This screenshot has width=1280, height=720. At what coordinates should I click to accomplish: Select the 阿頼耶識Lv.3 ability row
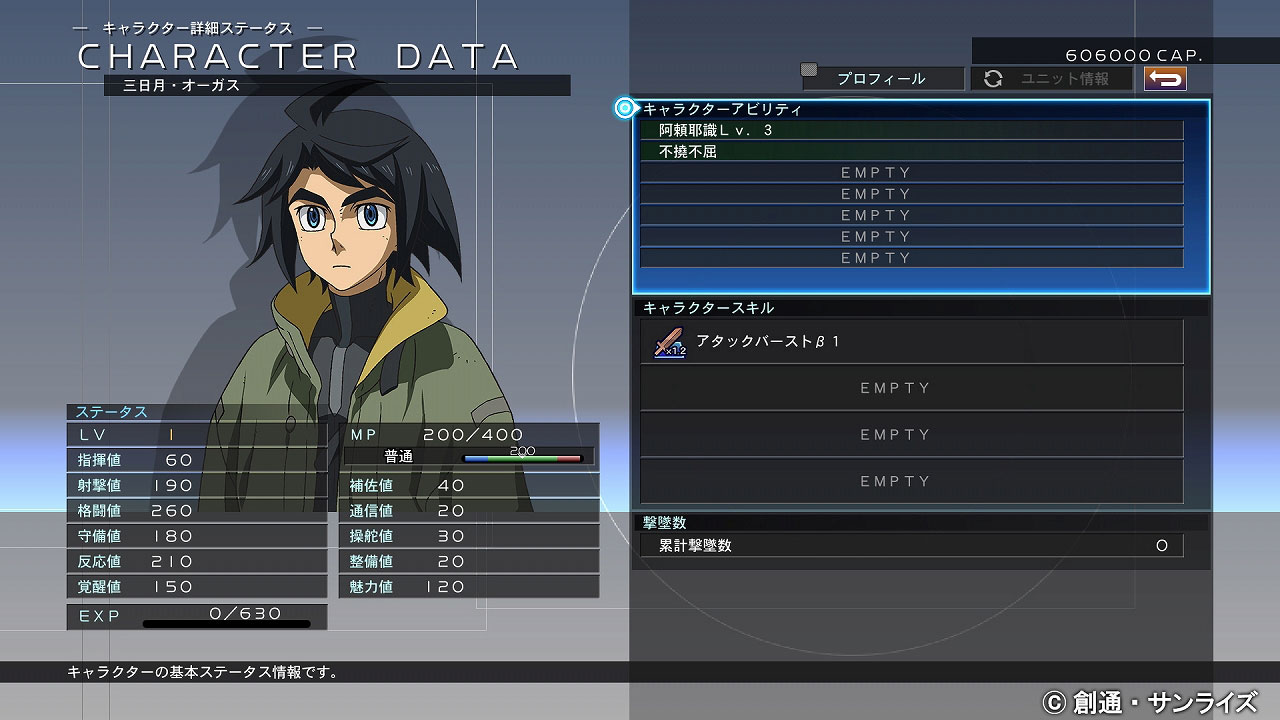[911, 130]
